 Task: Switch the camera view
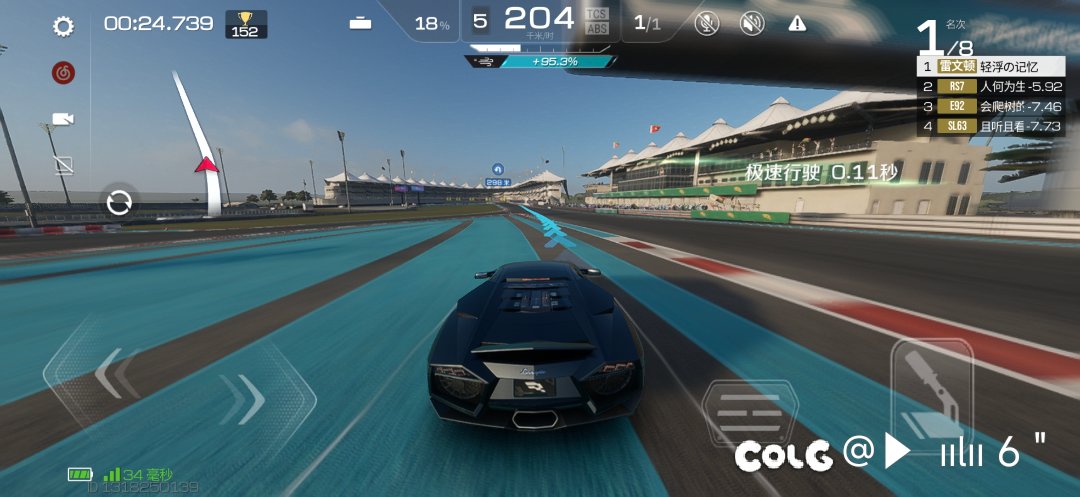point(64,119)
